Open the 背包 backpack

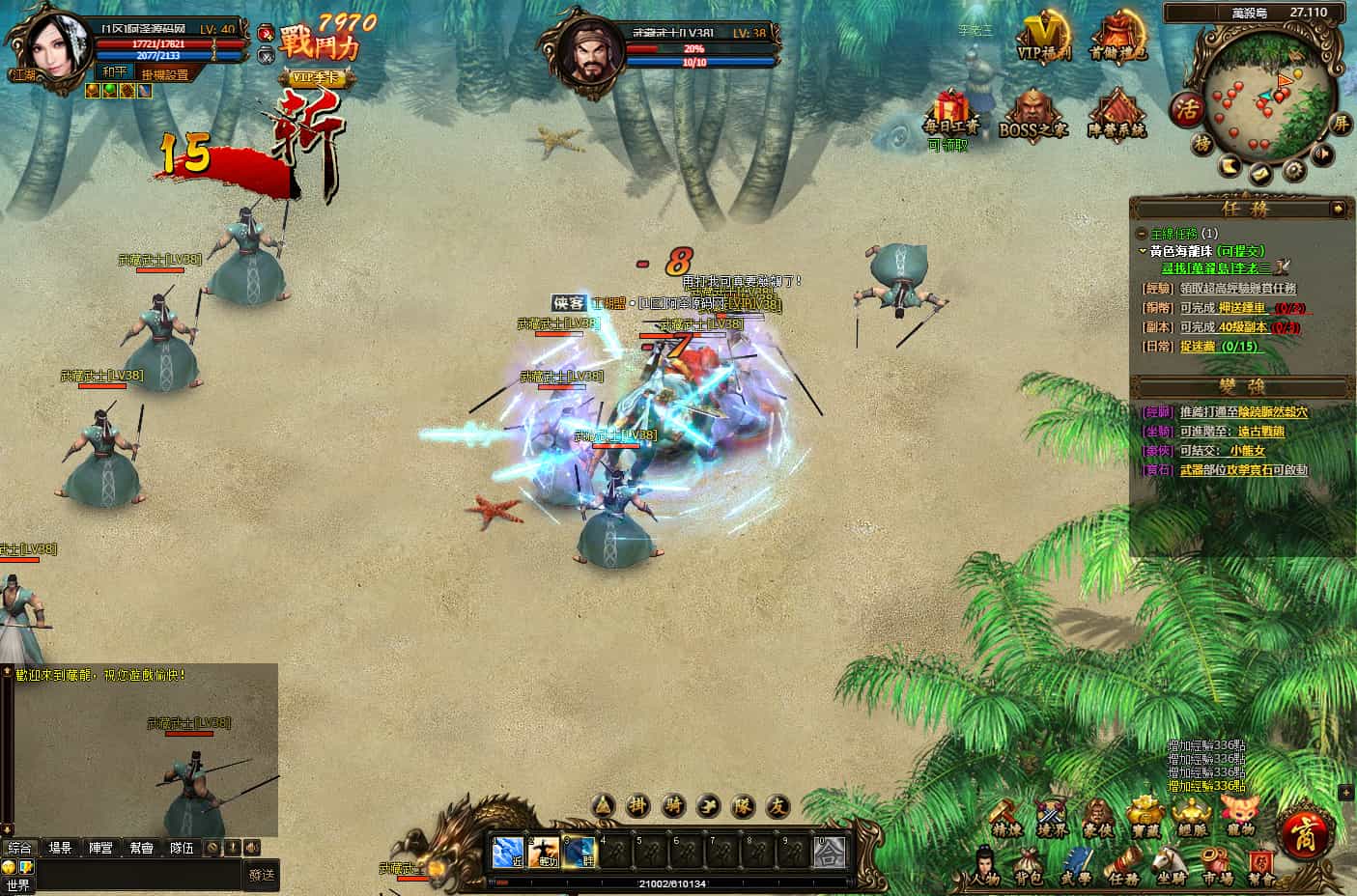click(1029, 865)
